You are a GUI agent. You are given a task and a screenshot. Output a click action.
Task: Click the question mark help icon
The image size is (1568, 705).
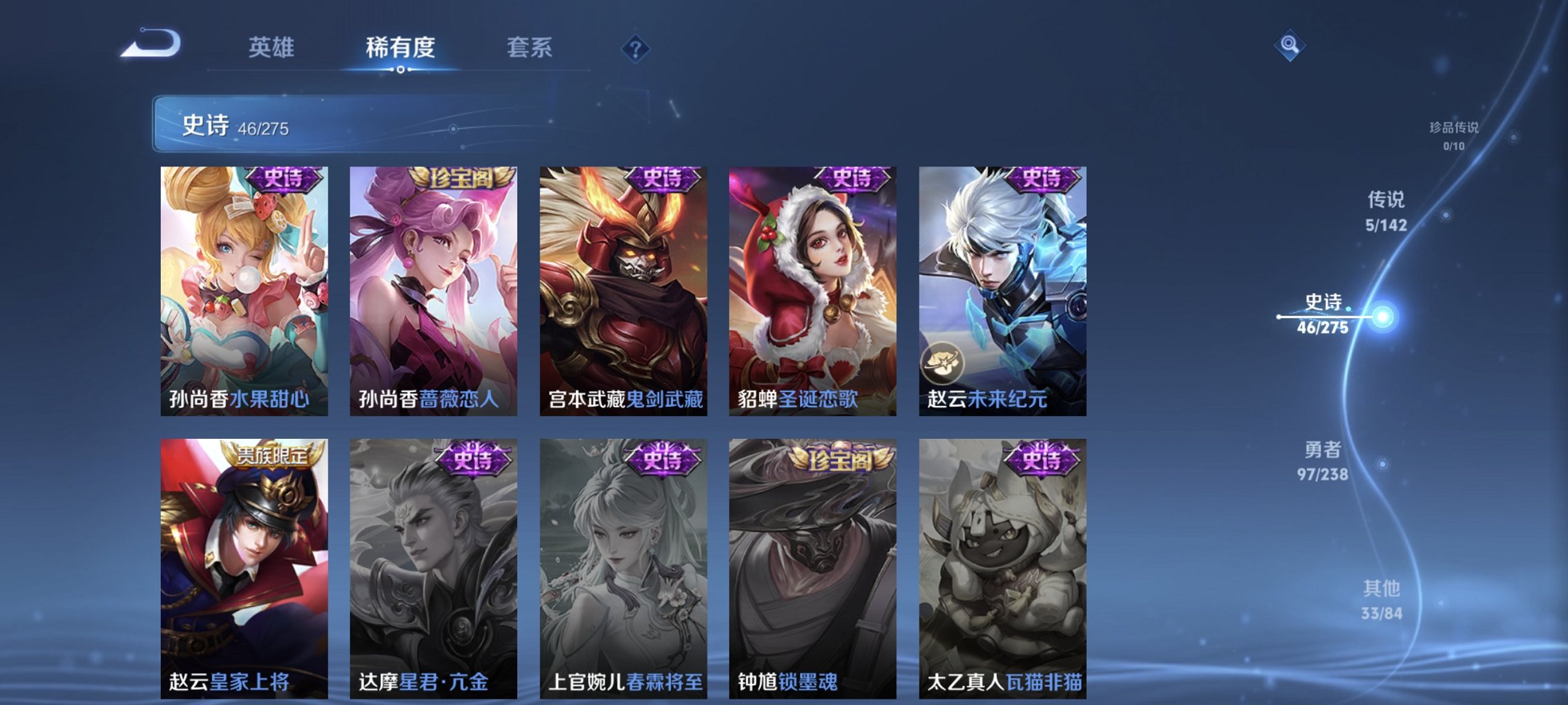pyautogui.click(x=637, y=48)
